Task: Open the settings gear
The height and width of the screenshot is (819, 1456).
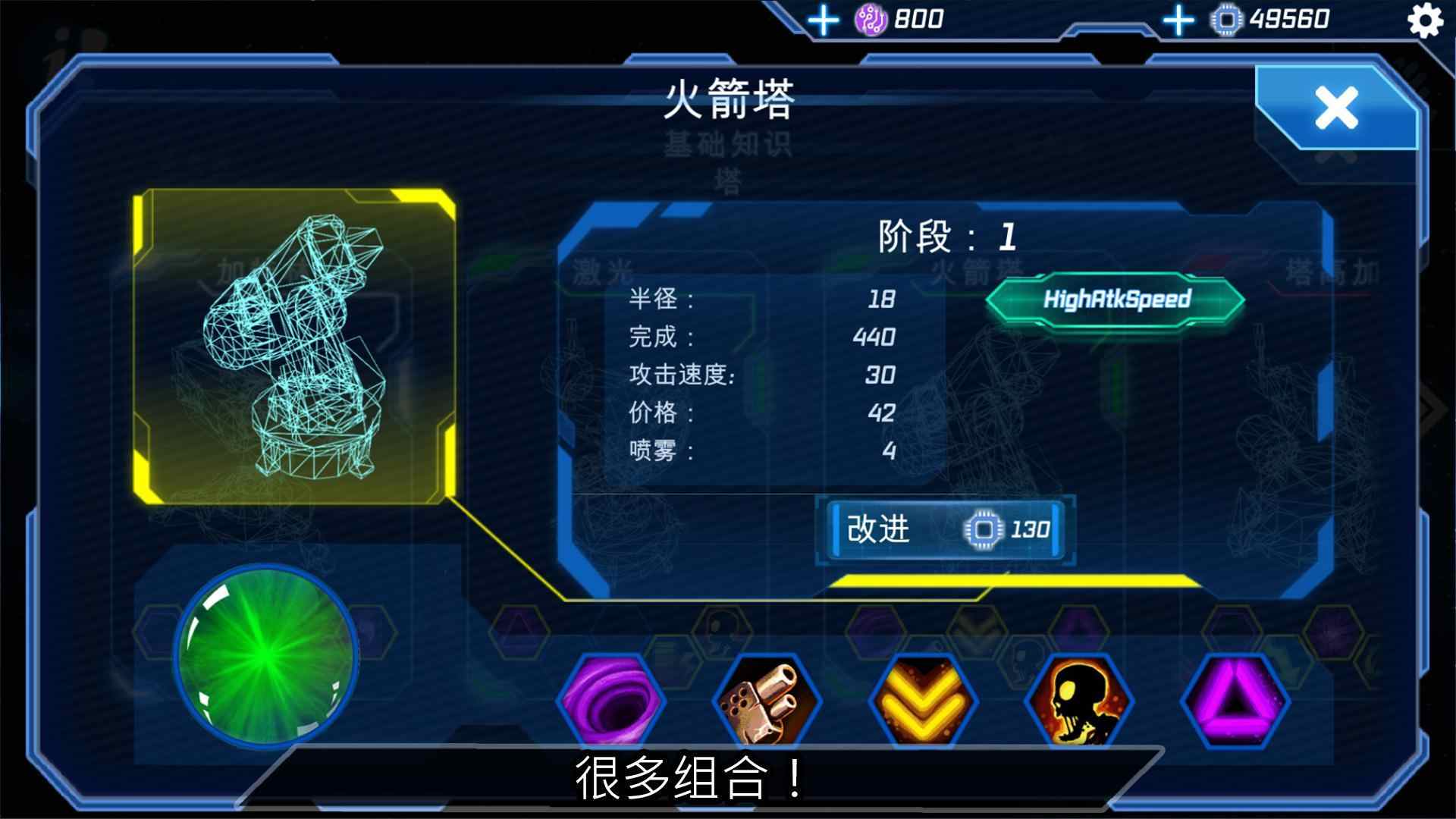Action: pyautogui.click(x=1424, y=21)
